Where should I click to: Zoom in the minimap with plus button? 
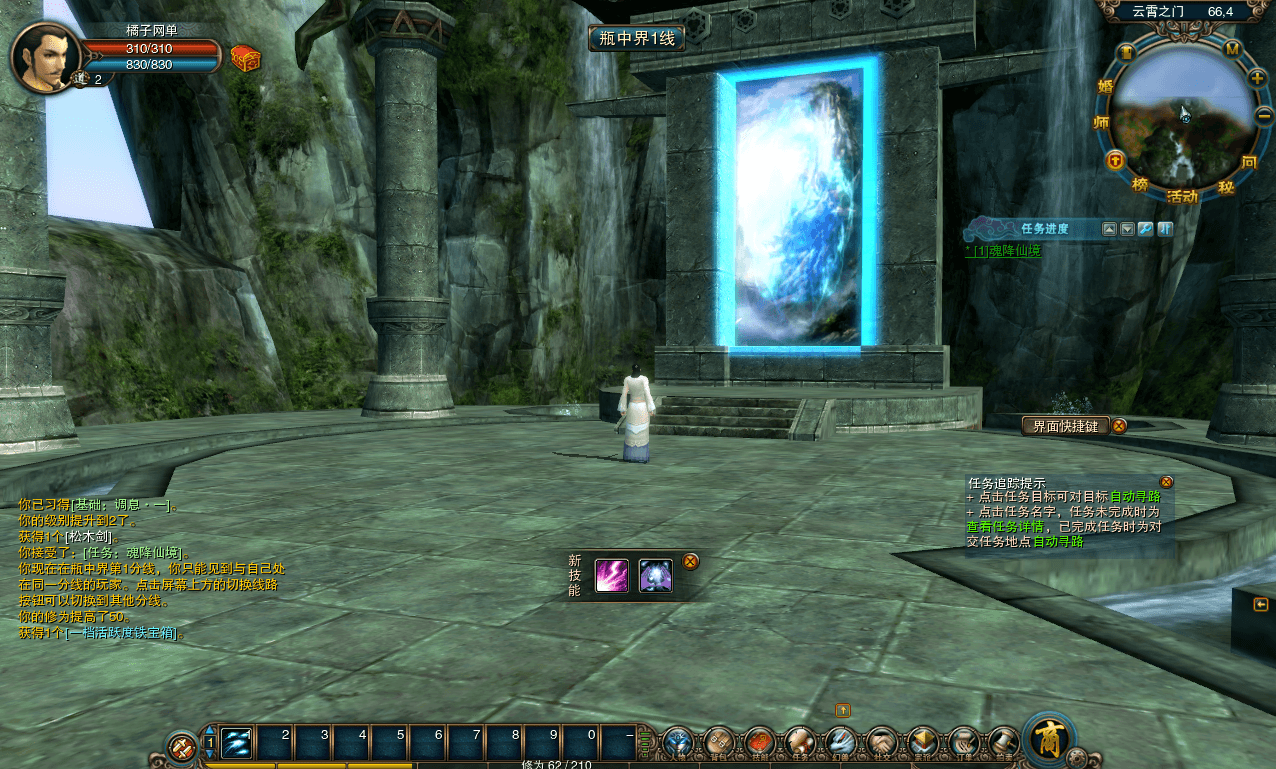click(x=1258, y=78)
